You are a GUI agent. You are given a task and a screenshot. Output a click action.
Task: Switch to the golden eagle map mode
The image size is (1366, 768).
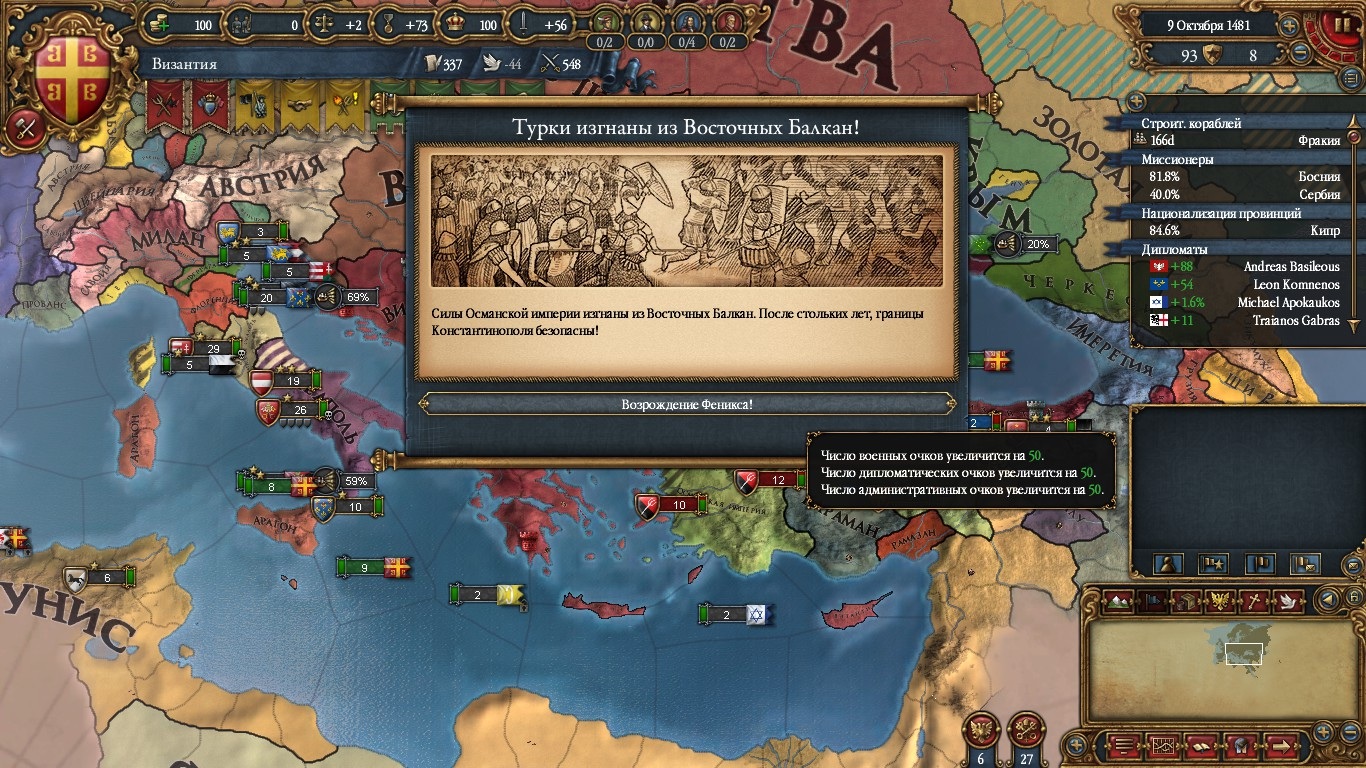tap(1219, 601)
